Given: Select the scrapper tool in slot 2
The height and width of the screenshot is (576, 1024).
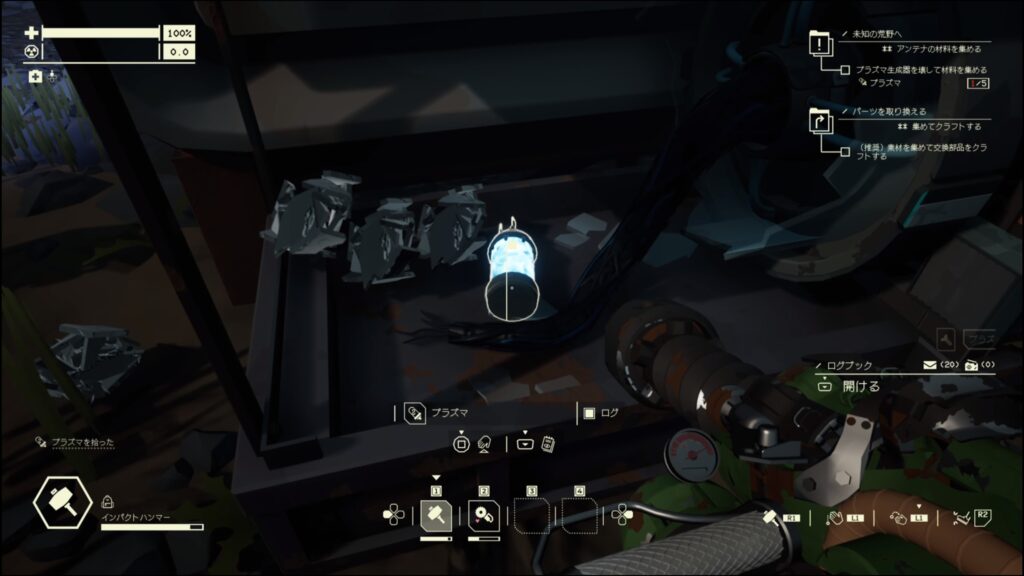Looking at the screenshot, I should (484, 515).
